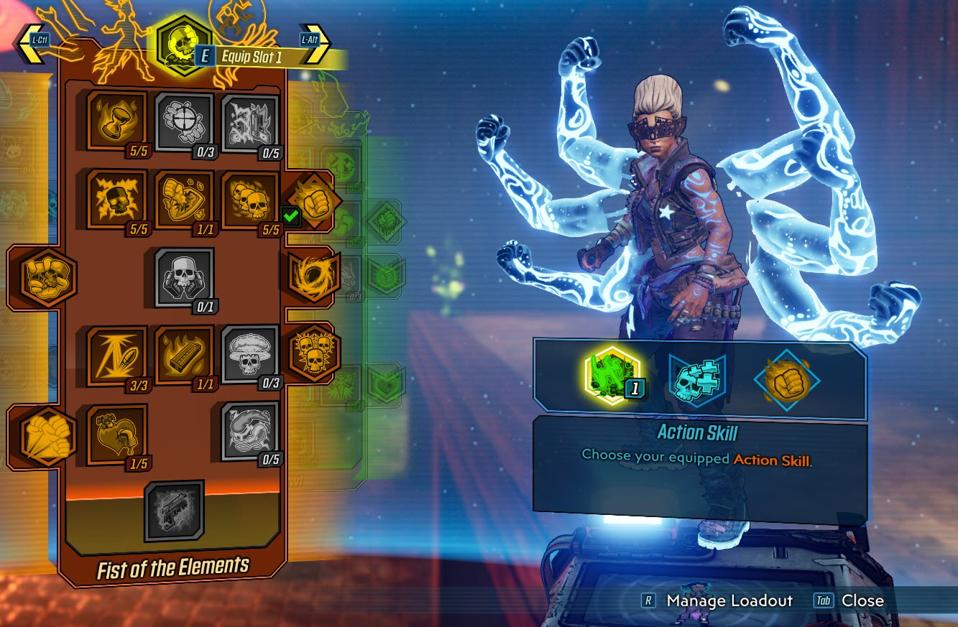Select the fist-on-shield skill with 1/1

click(x=183, y=197)
